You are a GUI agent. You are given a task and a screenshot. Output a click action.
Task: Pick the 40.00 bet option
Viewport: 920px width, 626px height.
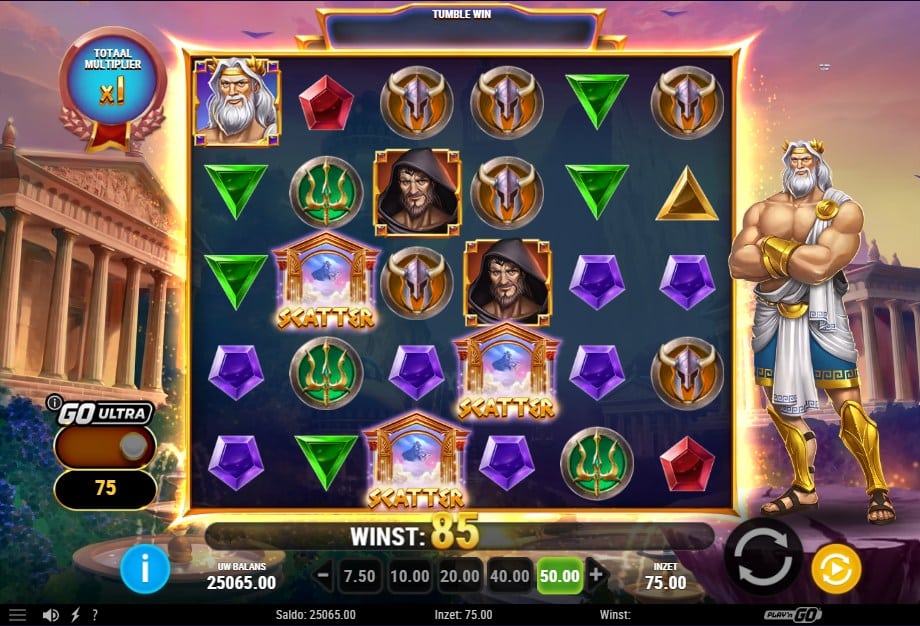click(510, 576)
